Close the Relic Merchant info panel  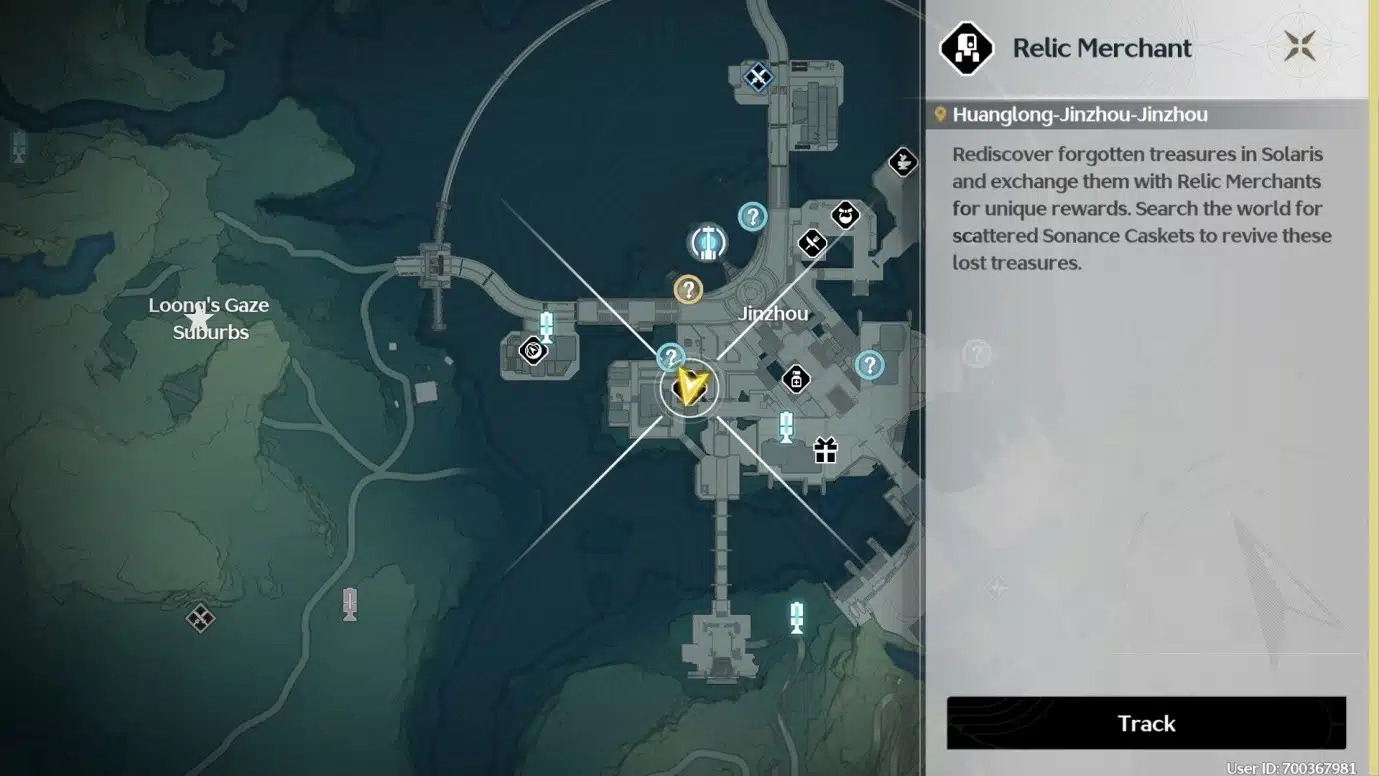click(1300, 46)
